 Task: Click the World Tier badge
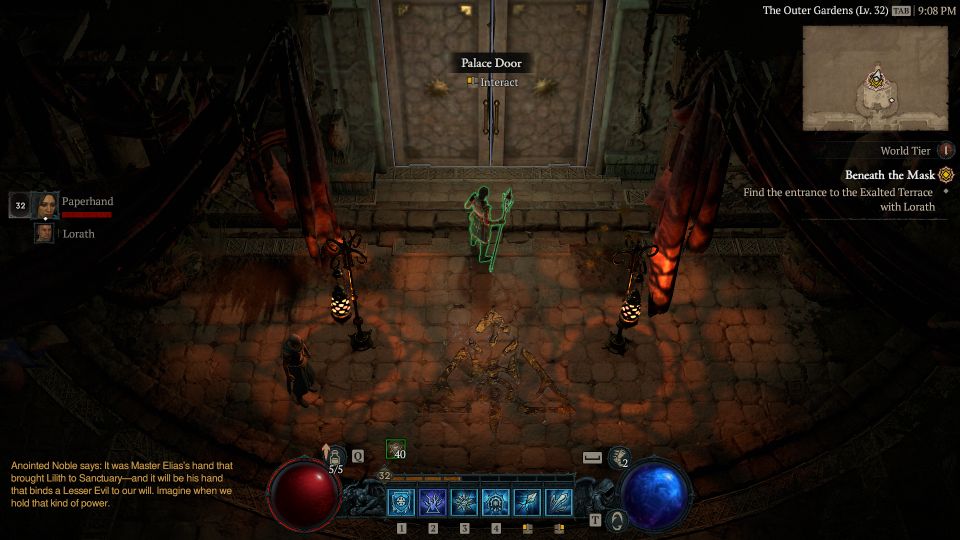coord(946,151)
